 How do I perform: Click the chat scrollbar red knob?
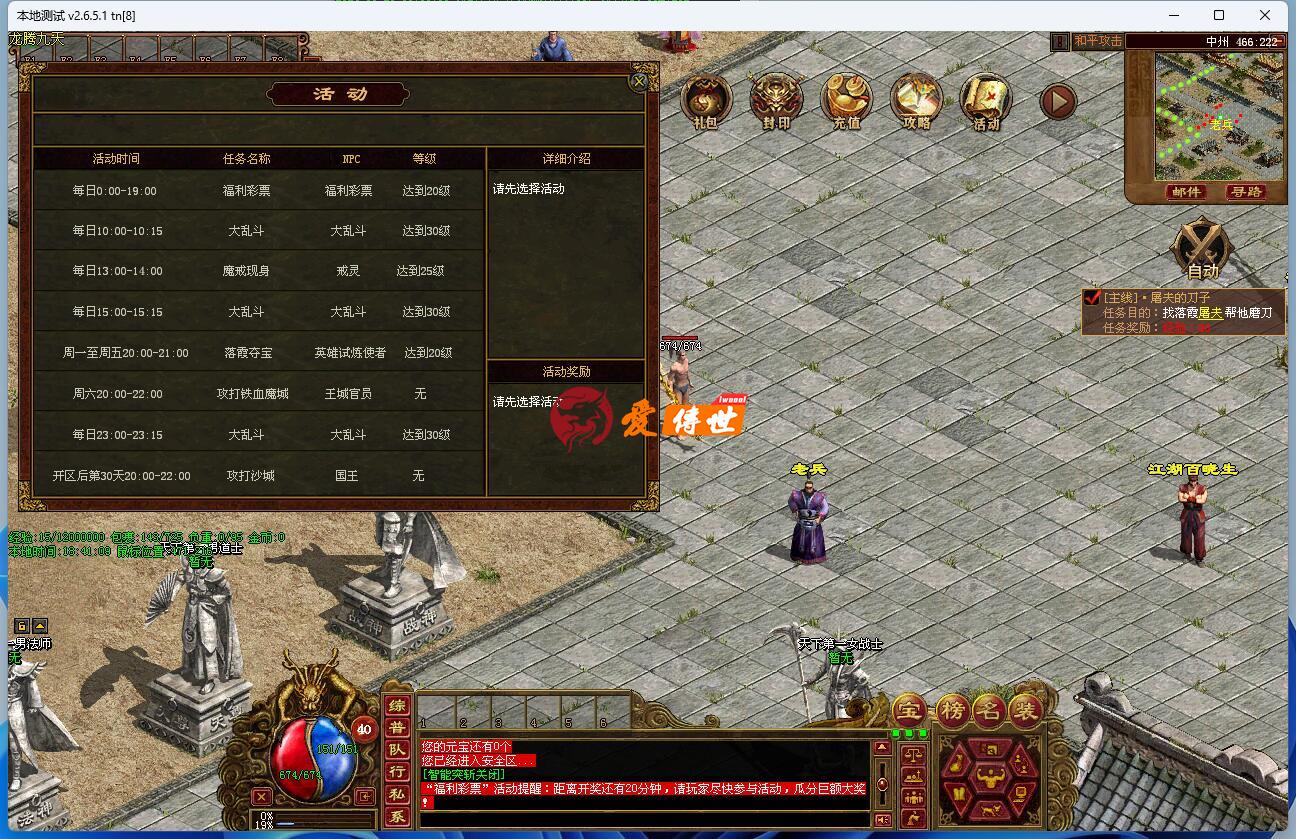pos(882,784)
